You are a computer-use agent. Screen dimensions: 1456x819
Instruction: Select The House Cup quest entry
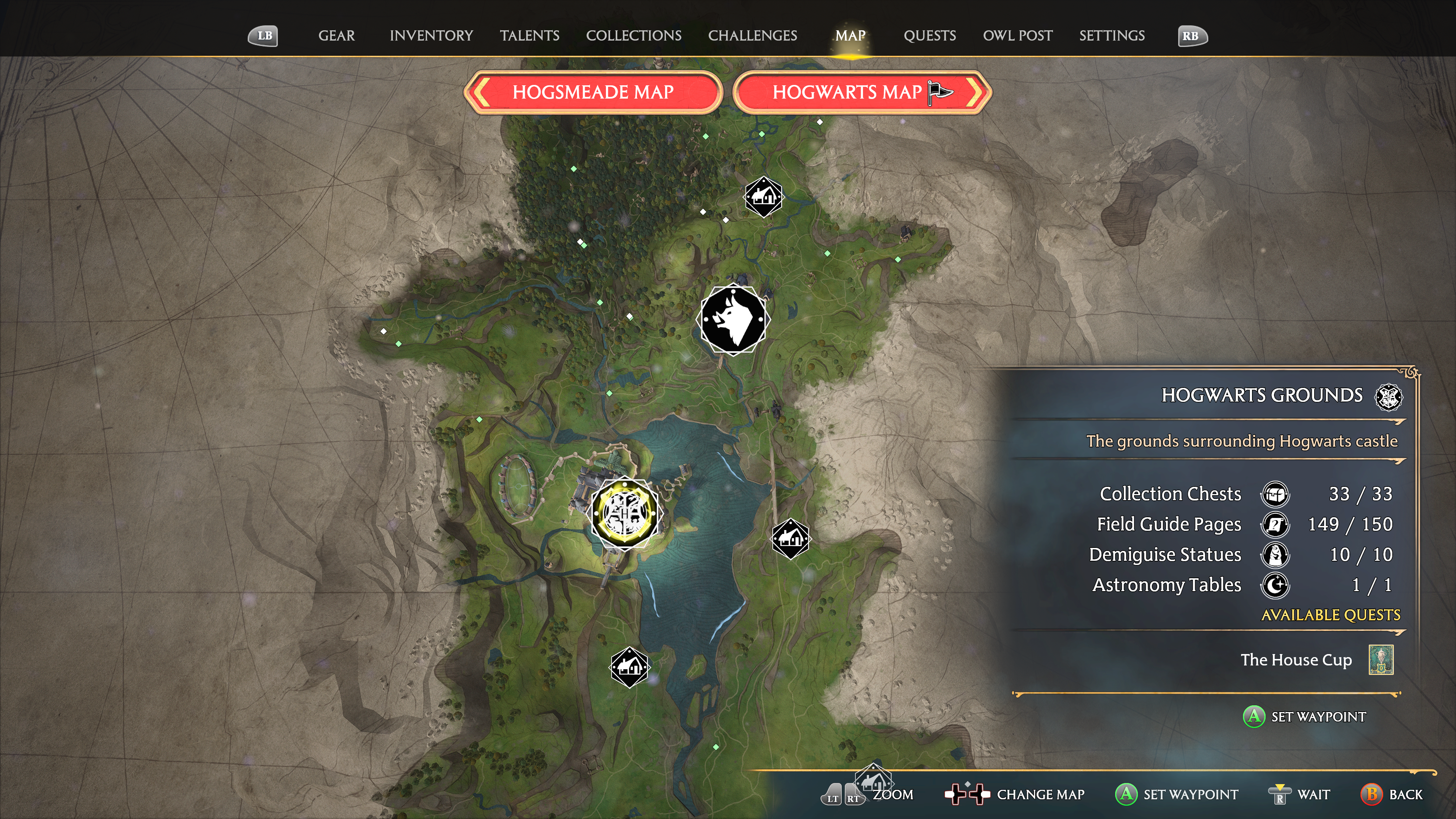pyautogui.click(x=1296, y=660)
